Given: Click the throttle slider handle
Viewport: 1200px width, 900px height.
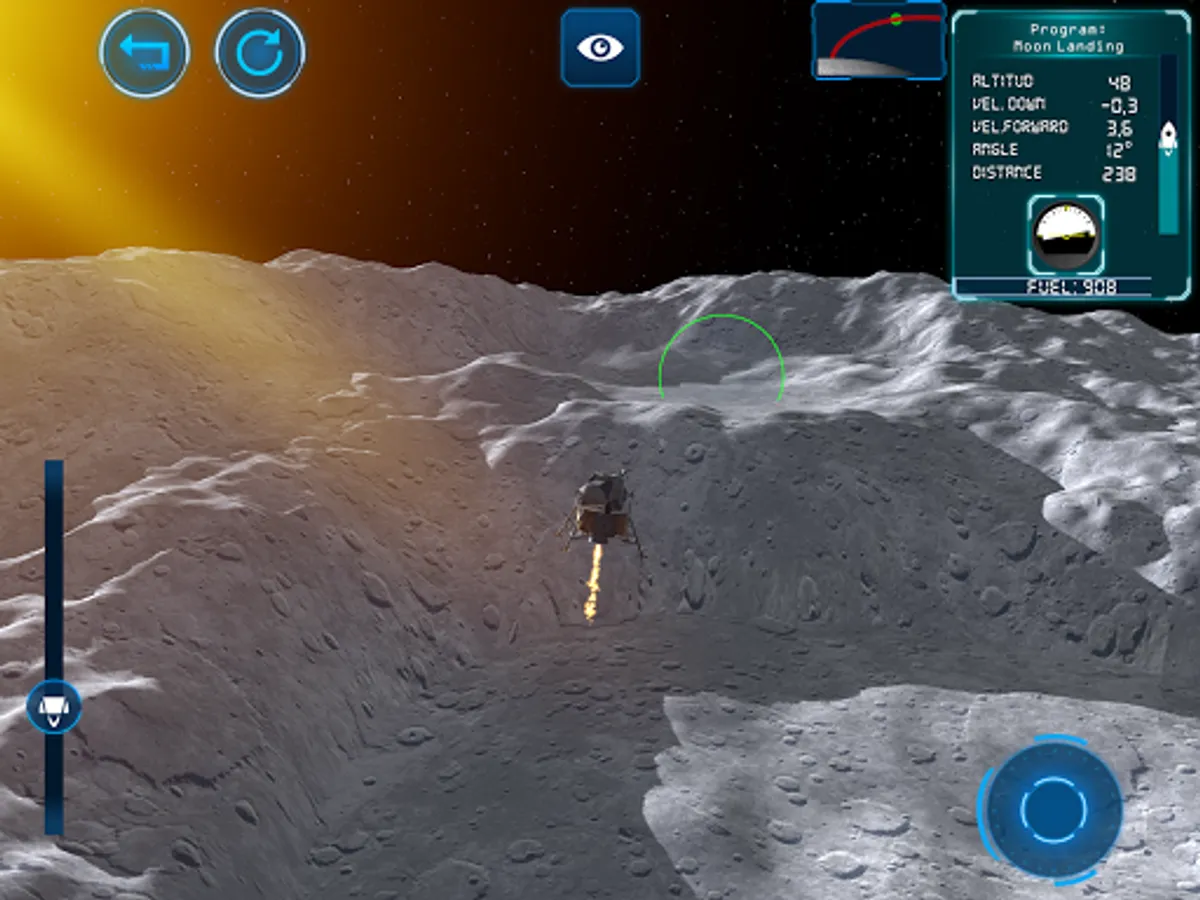Looking at the screenshot, I should pyautogui.click(x=54, y=706).
